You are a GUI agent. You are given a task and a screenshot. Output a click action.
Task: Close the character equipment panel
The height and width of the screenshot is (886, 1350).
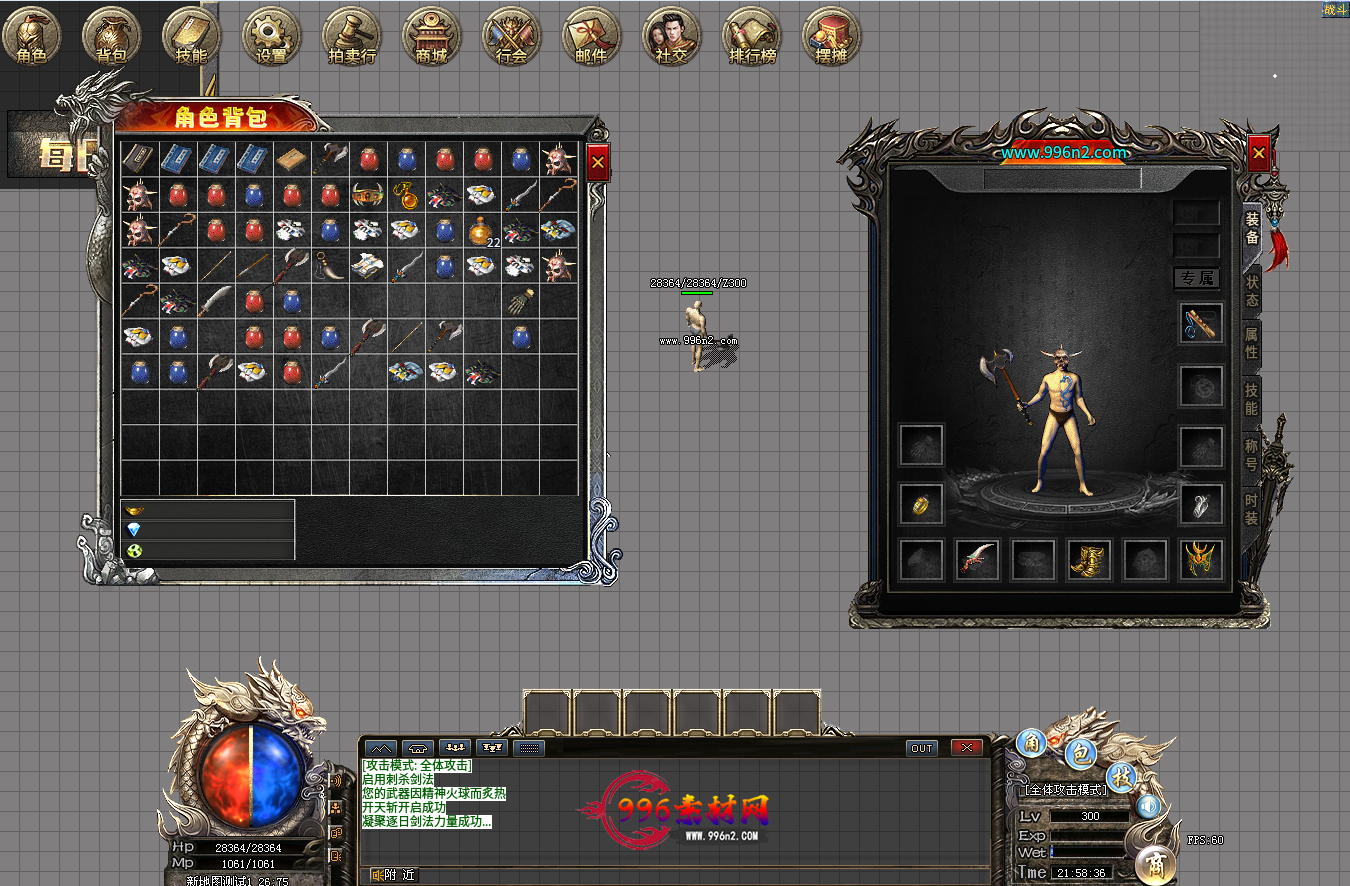(x=1259, y=153)
